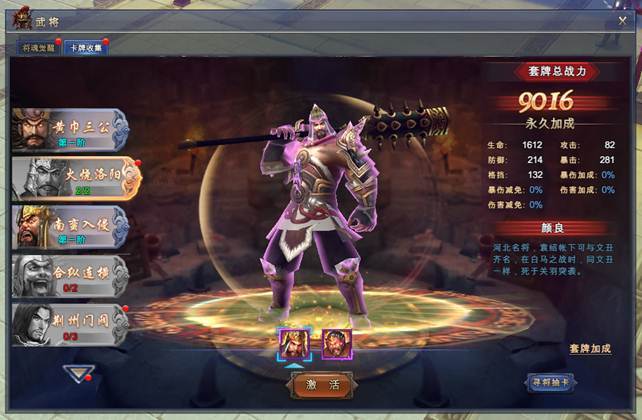Close the 武将 general window

point(622,20)
